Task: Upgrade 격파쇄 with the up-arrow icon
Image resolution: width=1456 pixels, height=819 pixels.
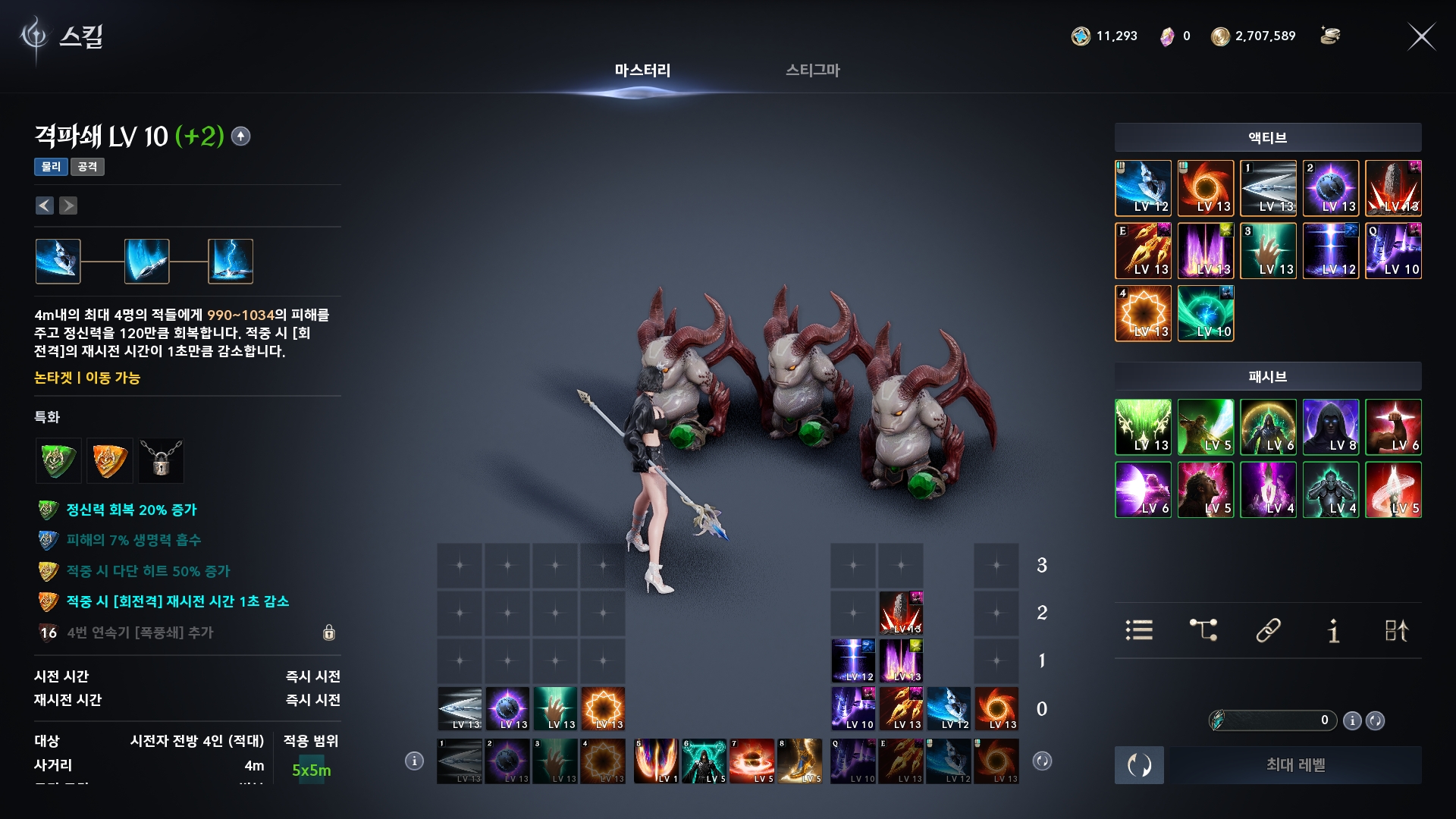Action: (x=240, y=136)
